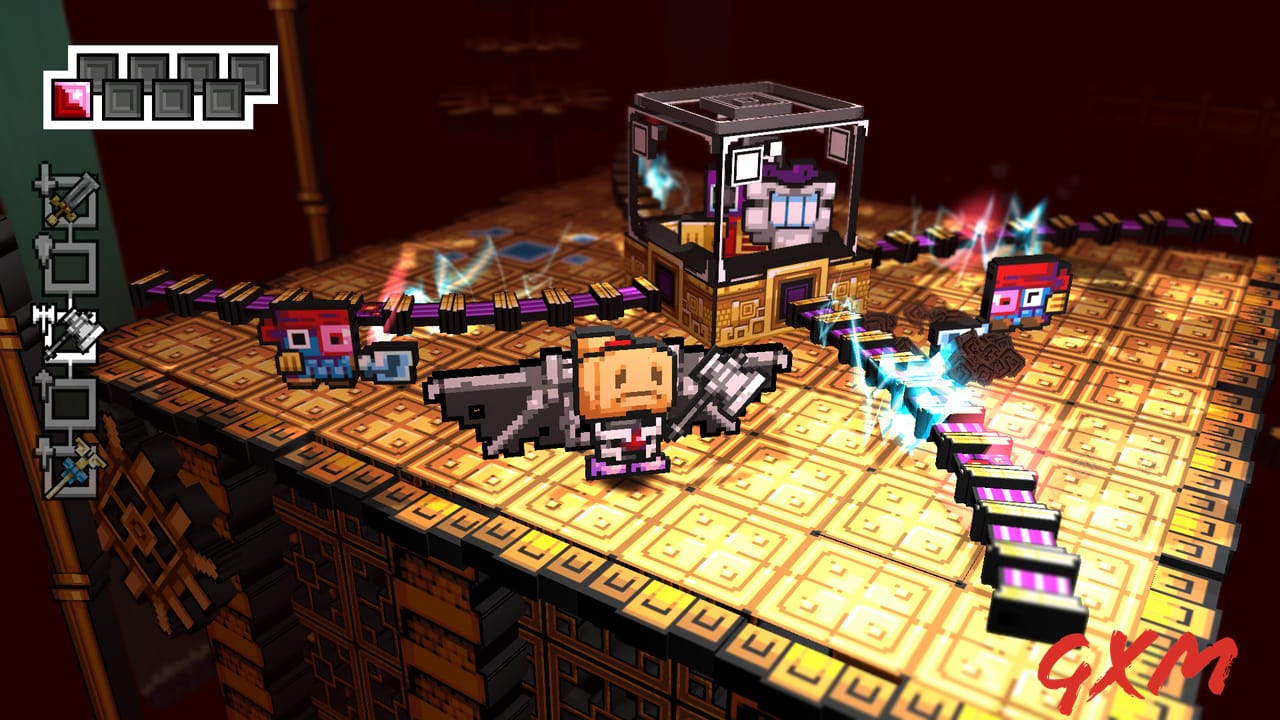This screenshot has width=1280, height=720.
Task: Select the crossed swords weapon icon
Action: (x=70, y=202)
